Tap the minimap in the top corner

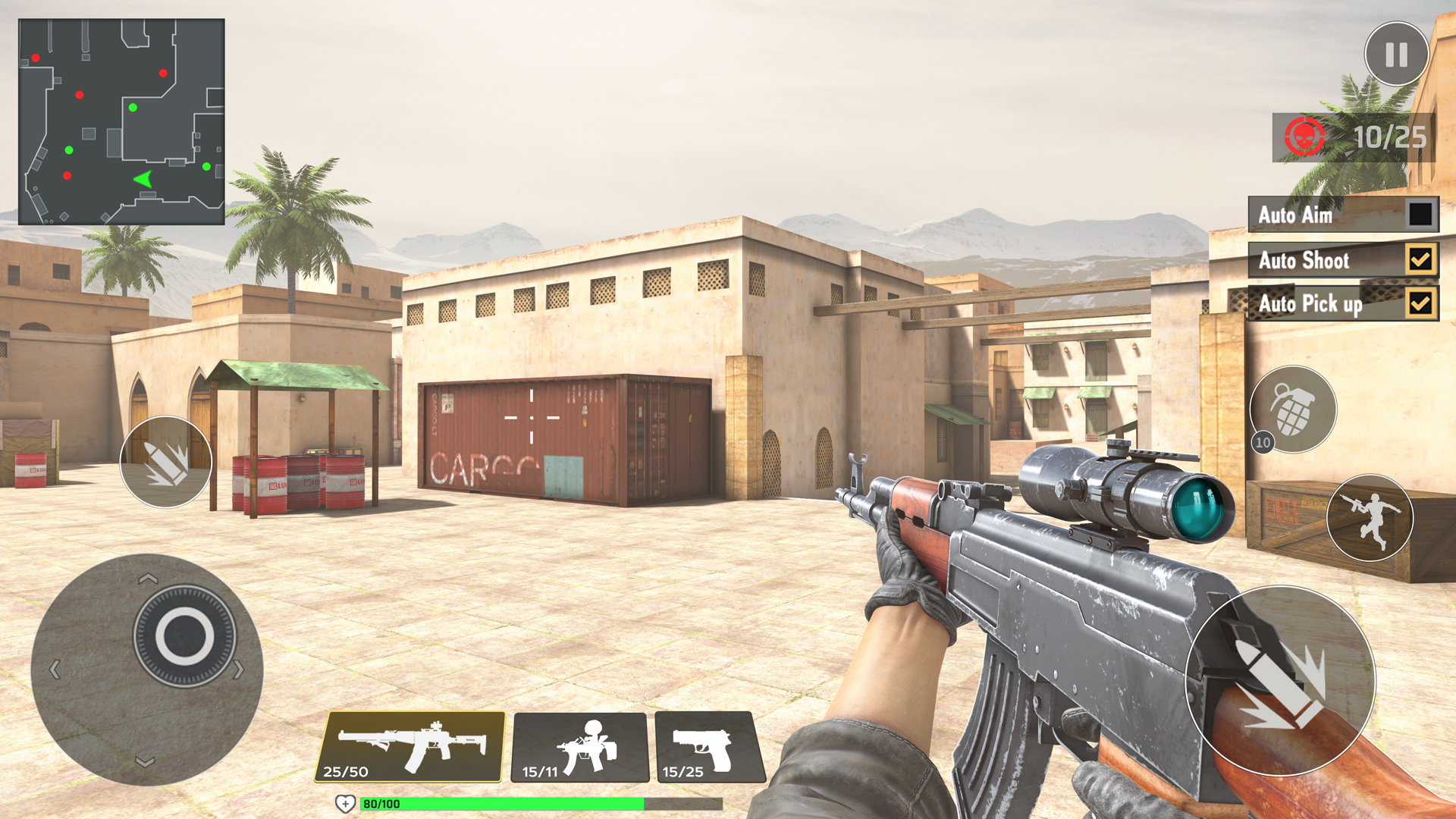[121, 121]
